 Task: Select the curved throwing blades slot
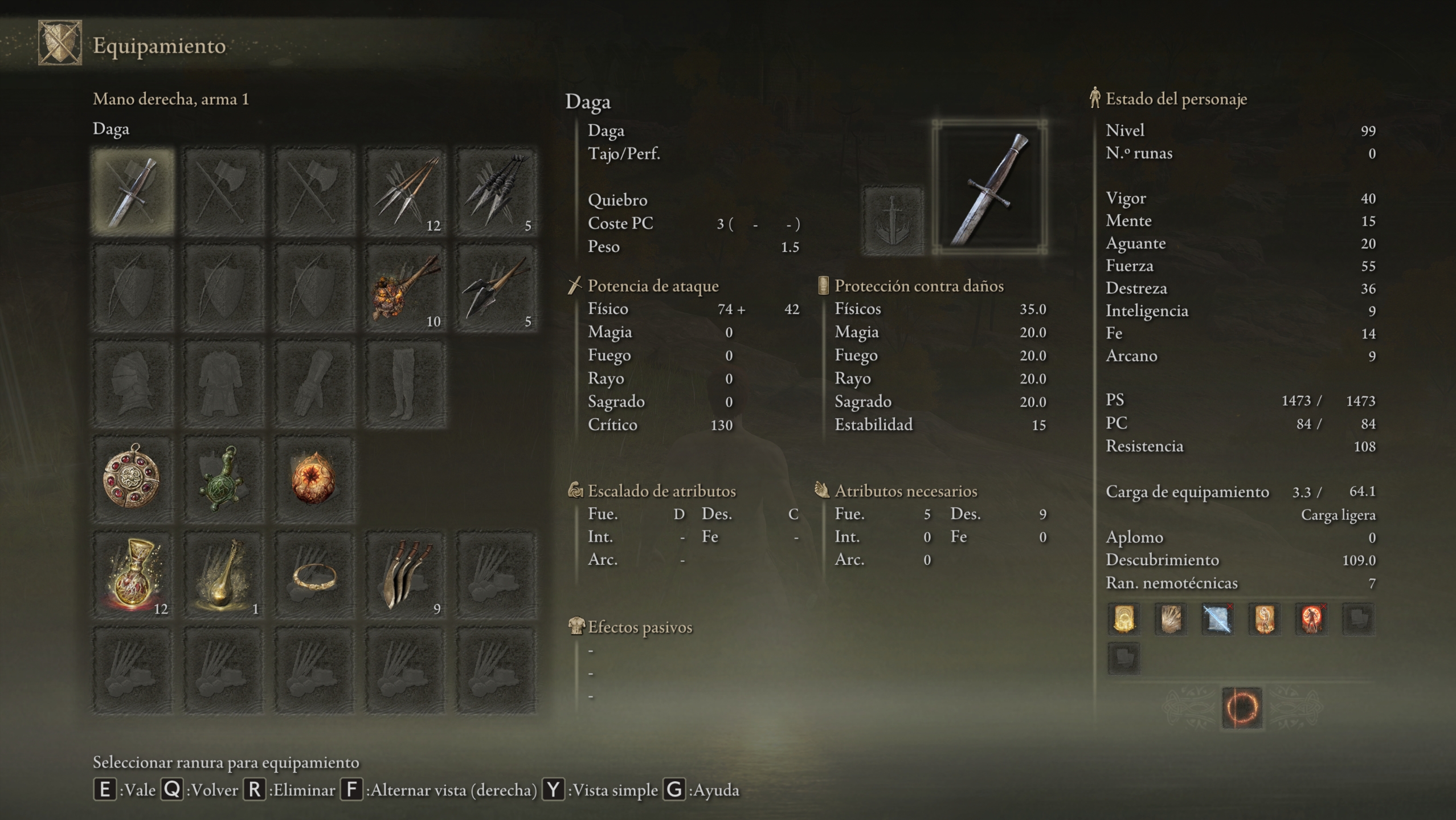pyautogui.click(x=405, y=574)
